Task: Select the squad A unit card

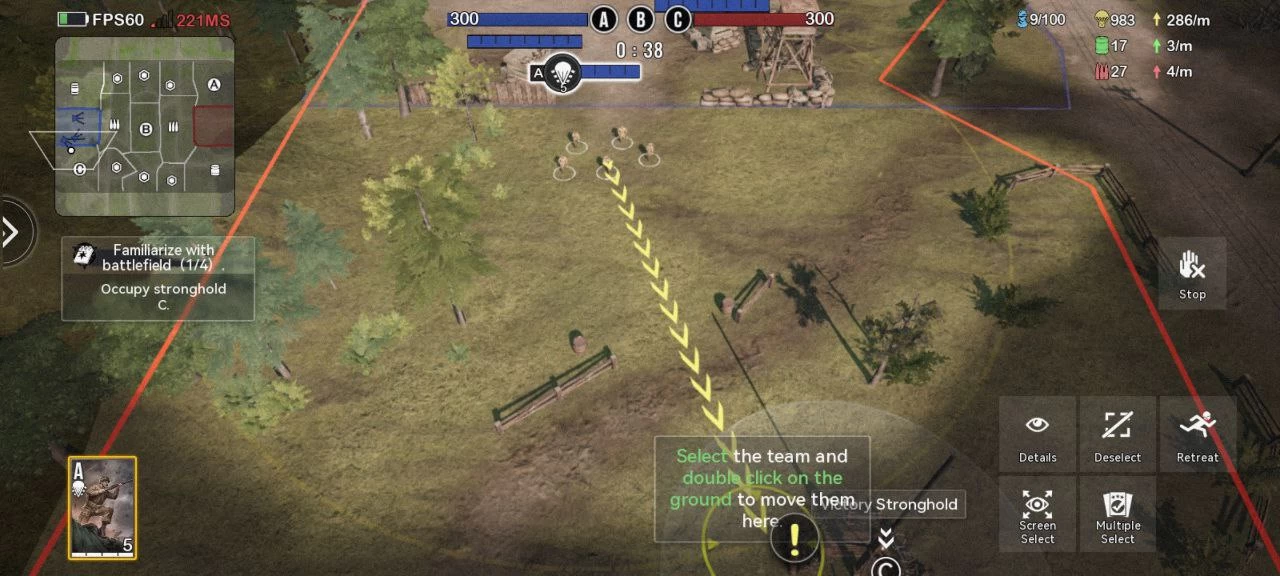Action: [x=102, y=507]
